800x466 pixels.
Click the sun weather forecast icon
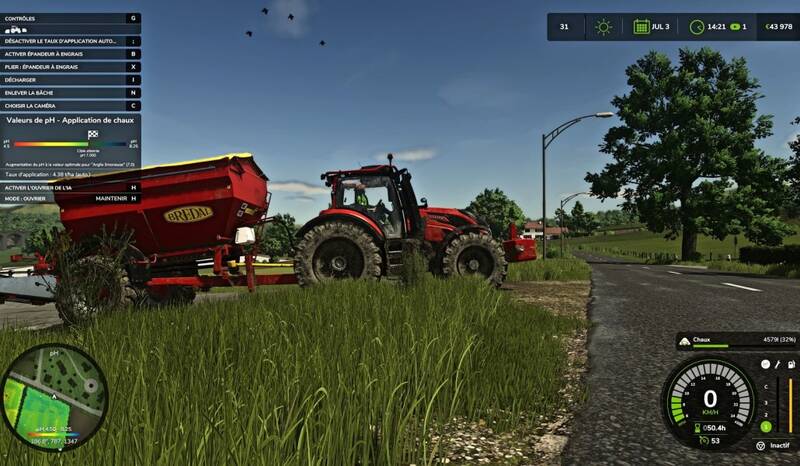point(603,27)
